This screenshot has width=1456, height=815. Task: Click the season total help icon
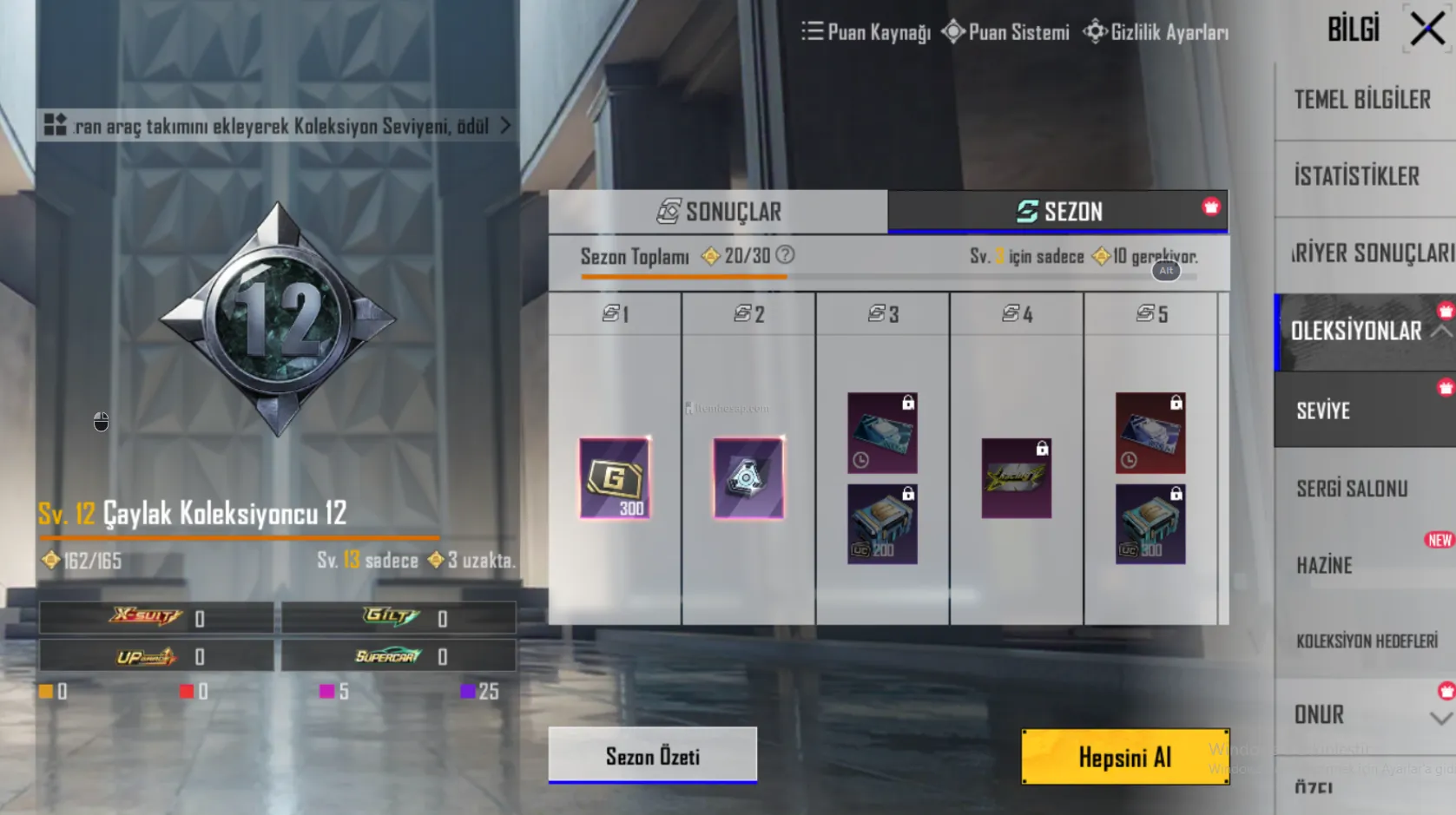coord(785,255)
